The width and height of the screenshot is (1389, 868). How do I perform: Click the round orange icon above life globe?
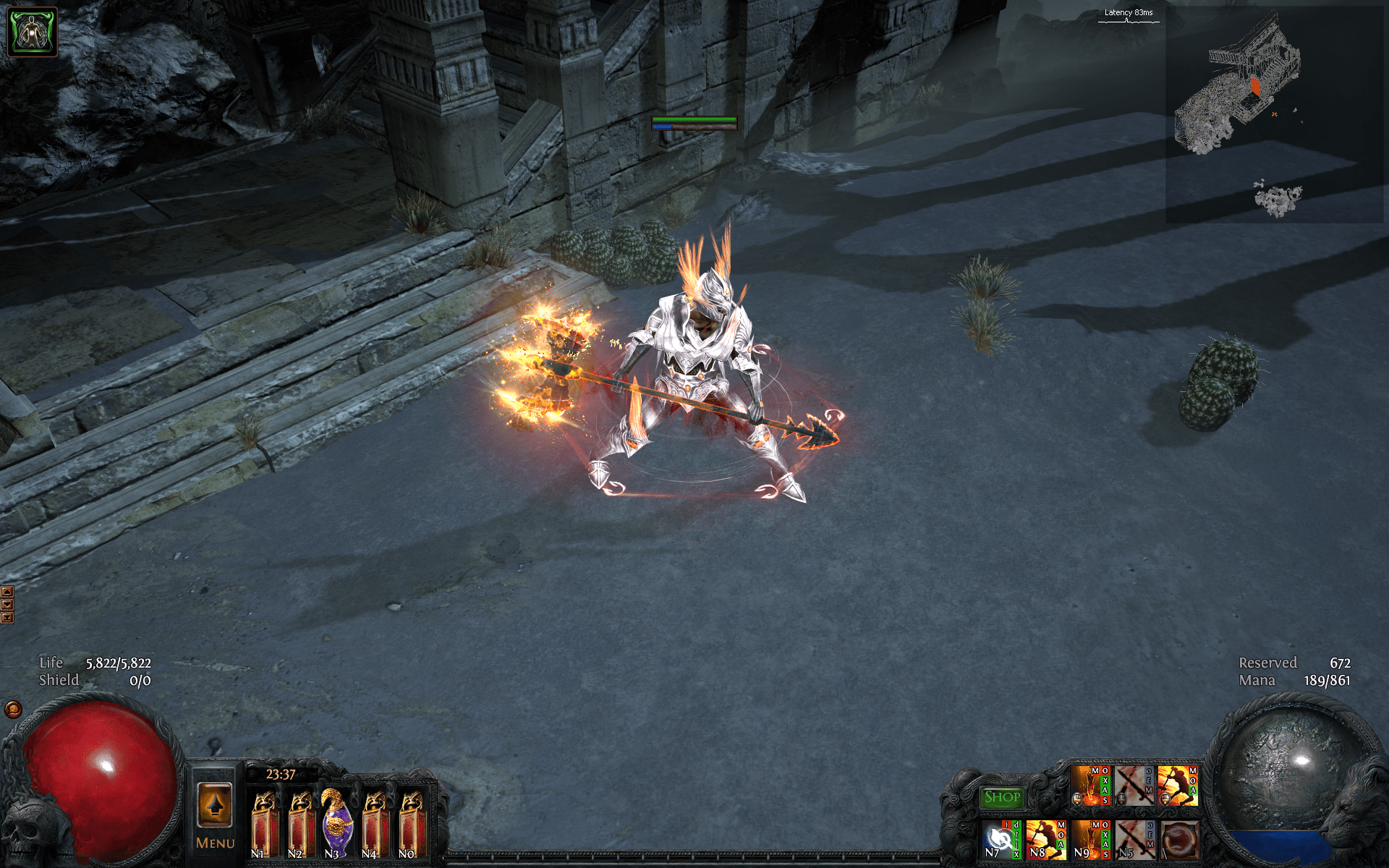coord(13,709)
